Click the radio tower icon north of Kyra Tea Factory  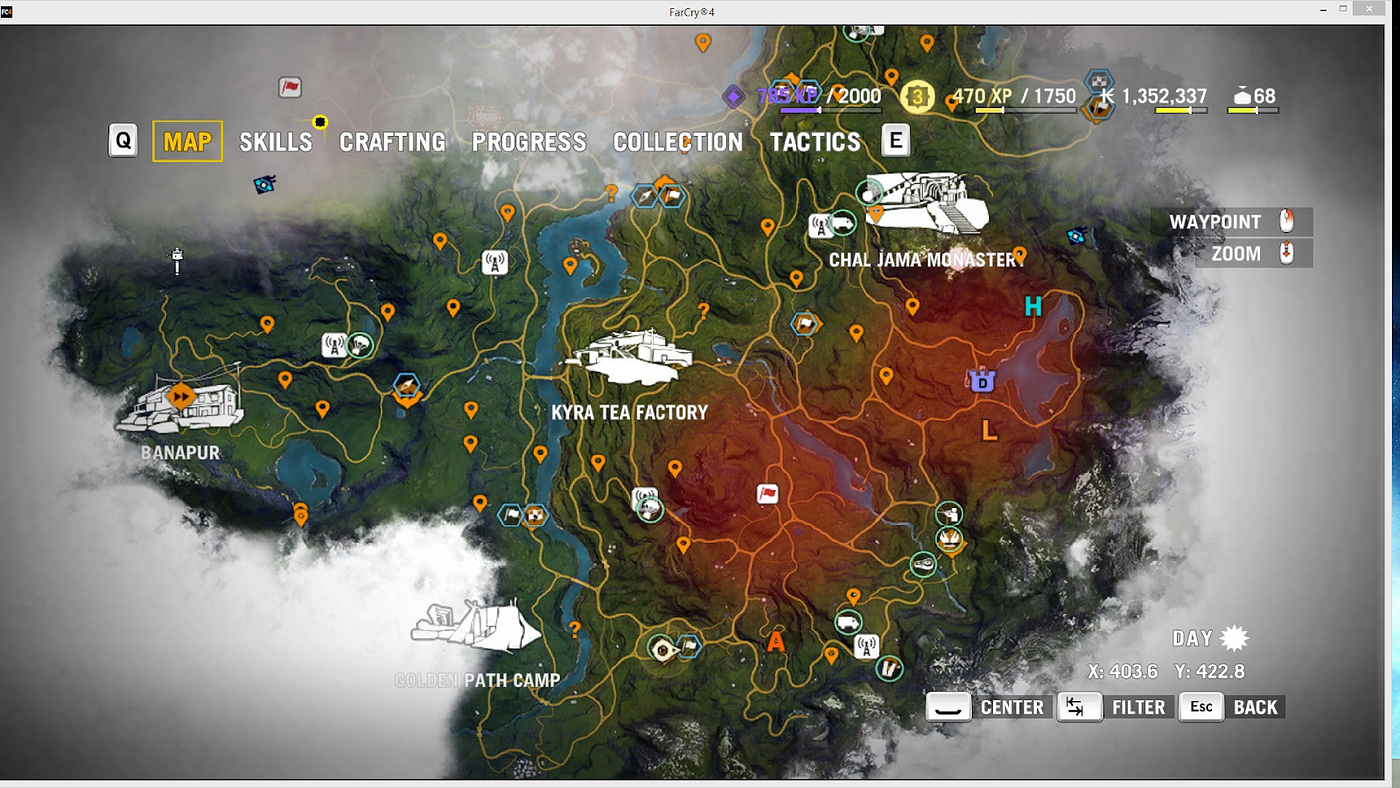coord(495,263)
